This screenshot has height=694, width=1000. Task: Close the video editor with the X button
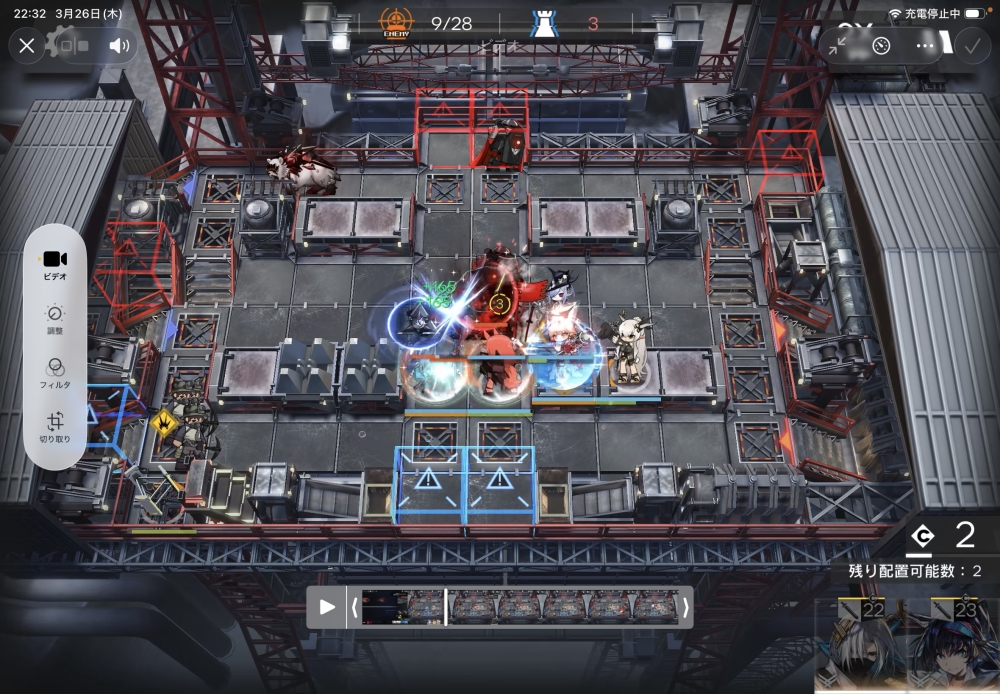coord(27,45)
